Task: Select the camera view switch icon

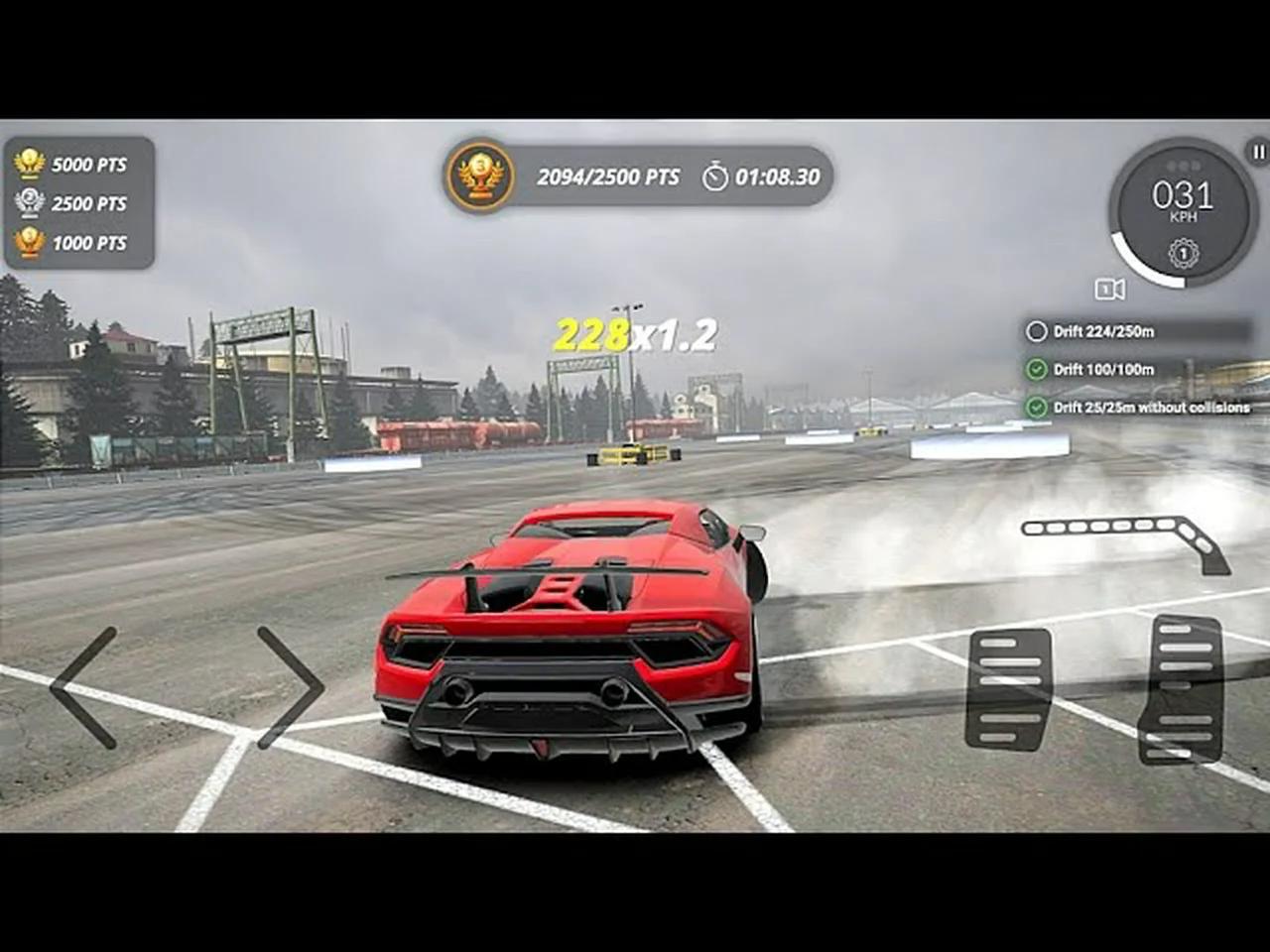Action: point(1109,289)
